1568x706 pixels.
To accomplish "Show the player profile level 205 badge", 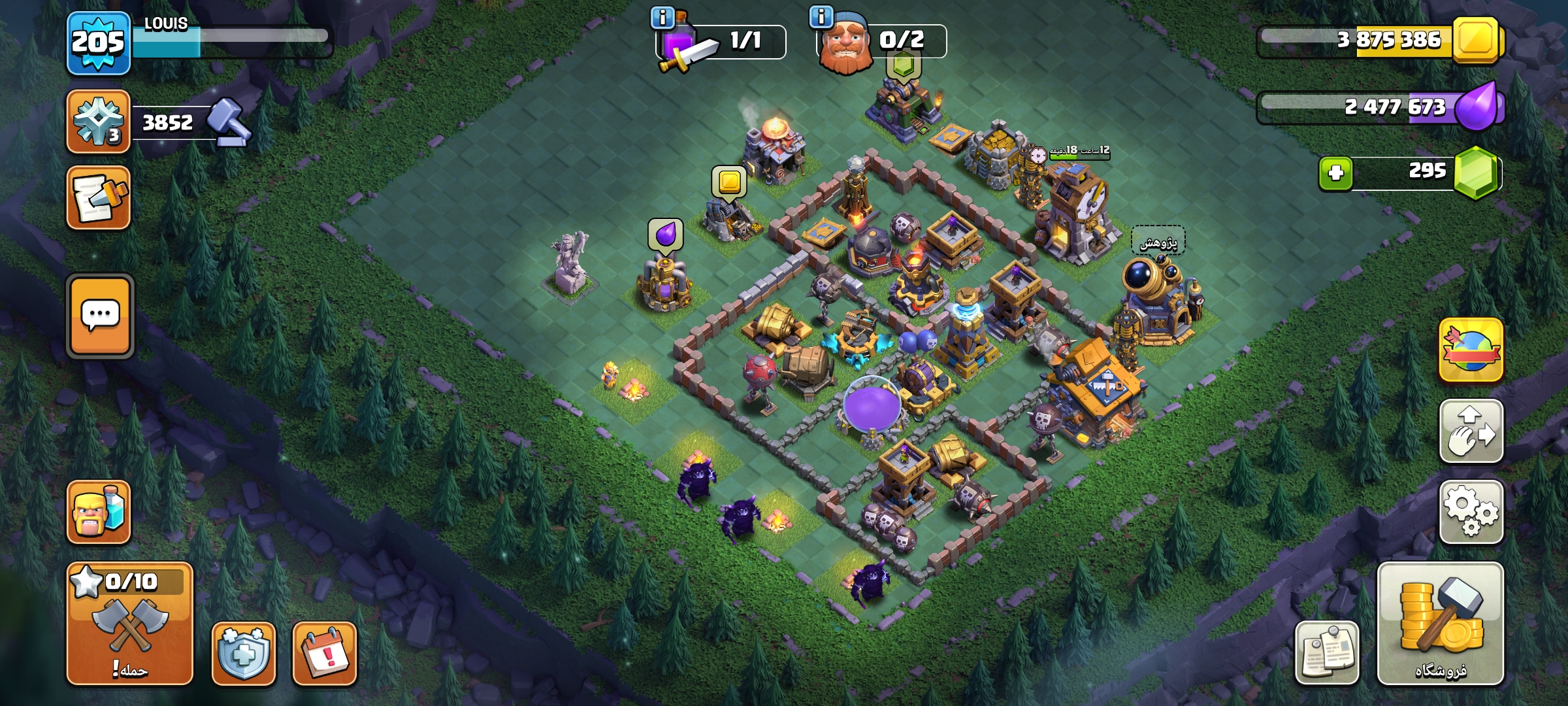I will tap(98, 43).
